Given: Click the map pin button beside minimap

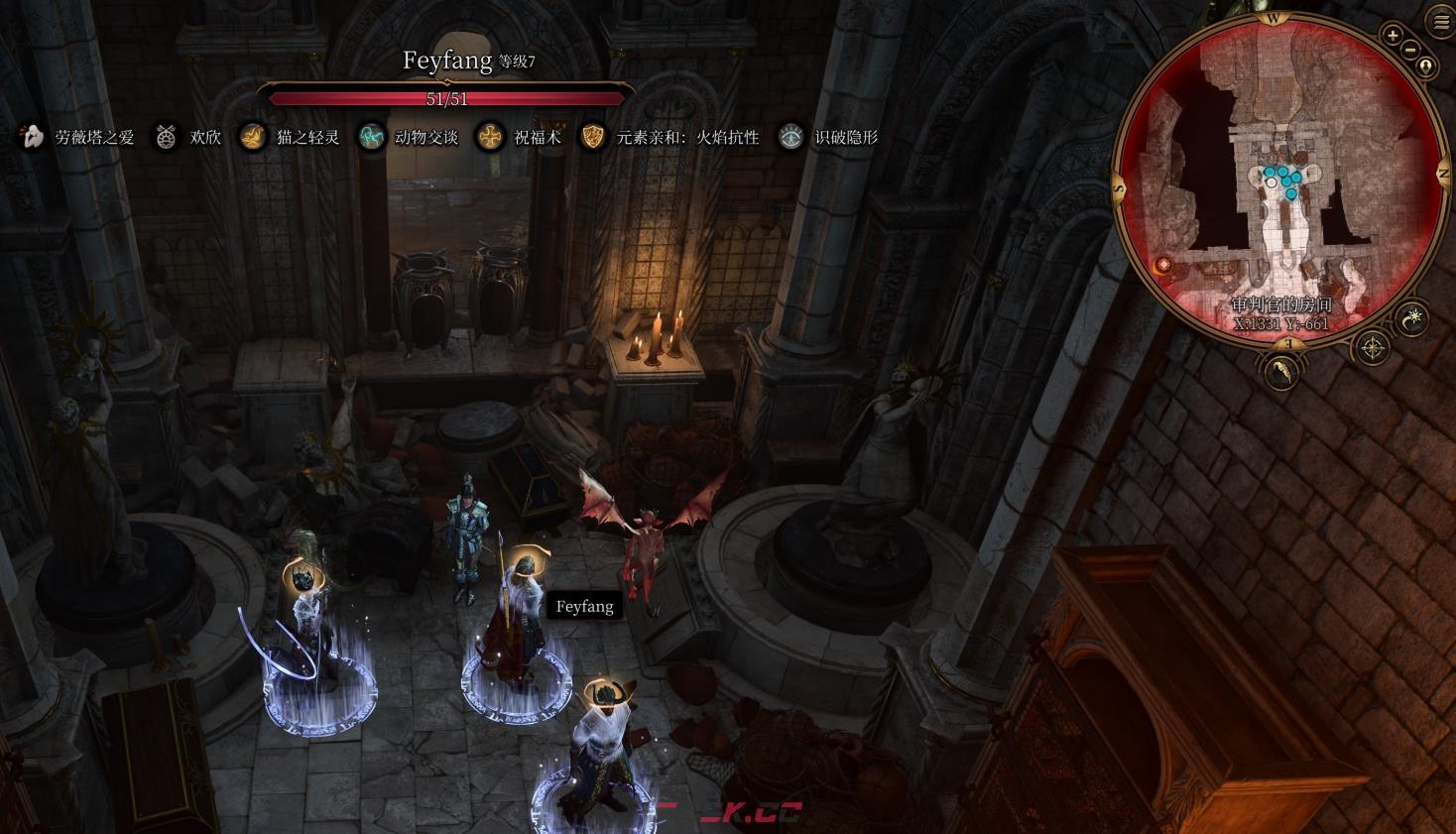Looking at the screenshot, I should [x=1426, y=67].
